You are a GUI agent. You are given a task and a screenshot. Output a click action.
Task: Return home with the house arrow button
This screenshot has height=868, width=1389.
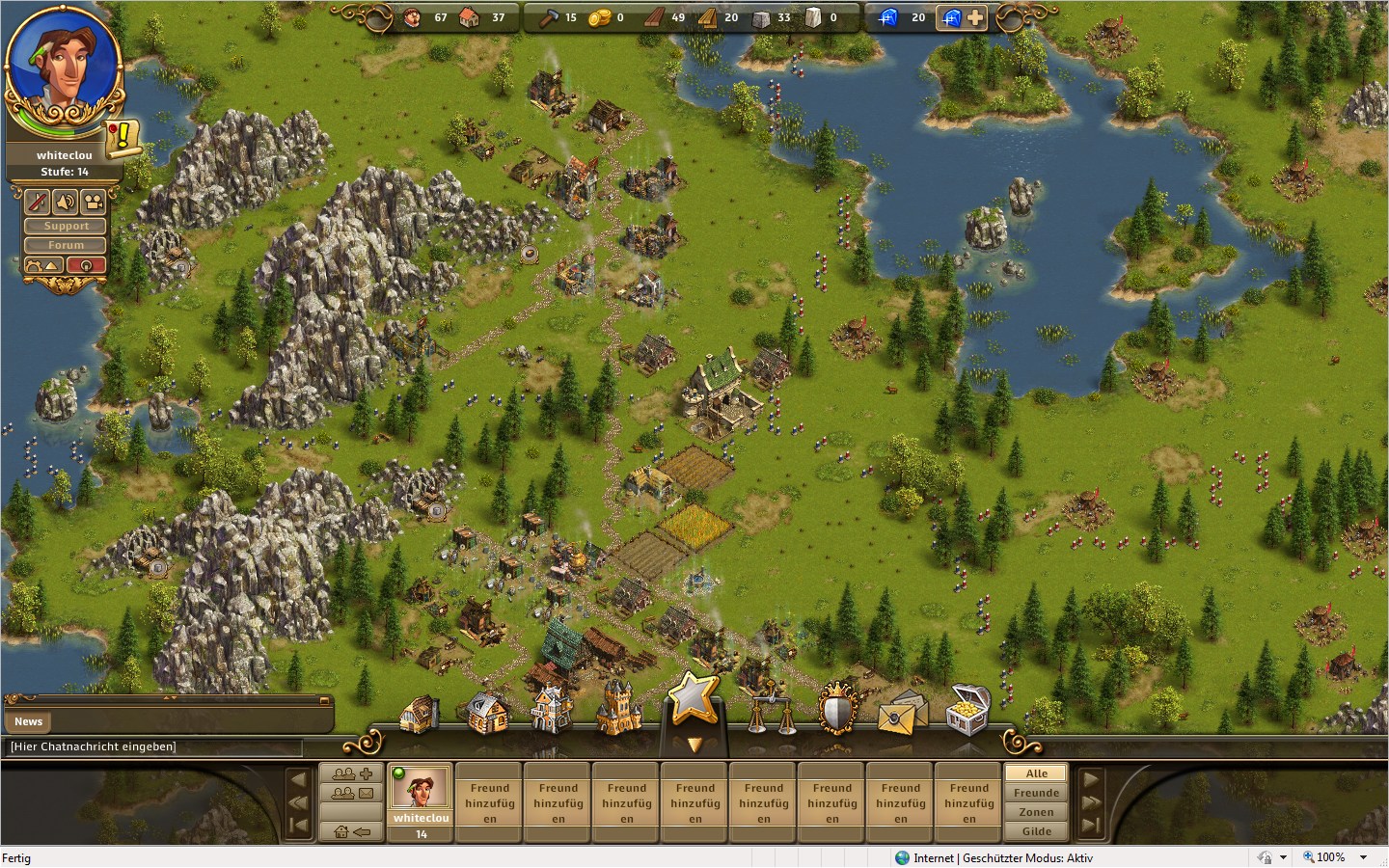pos(352,831)
